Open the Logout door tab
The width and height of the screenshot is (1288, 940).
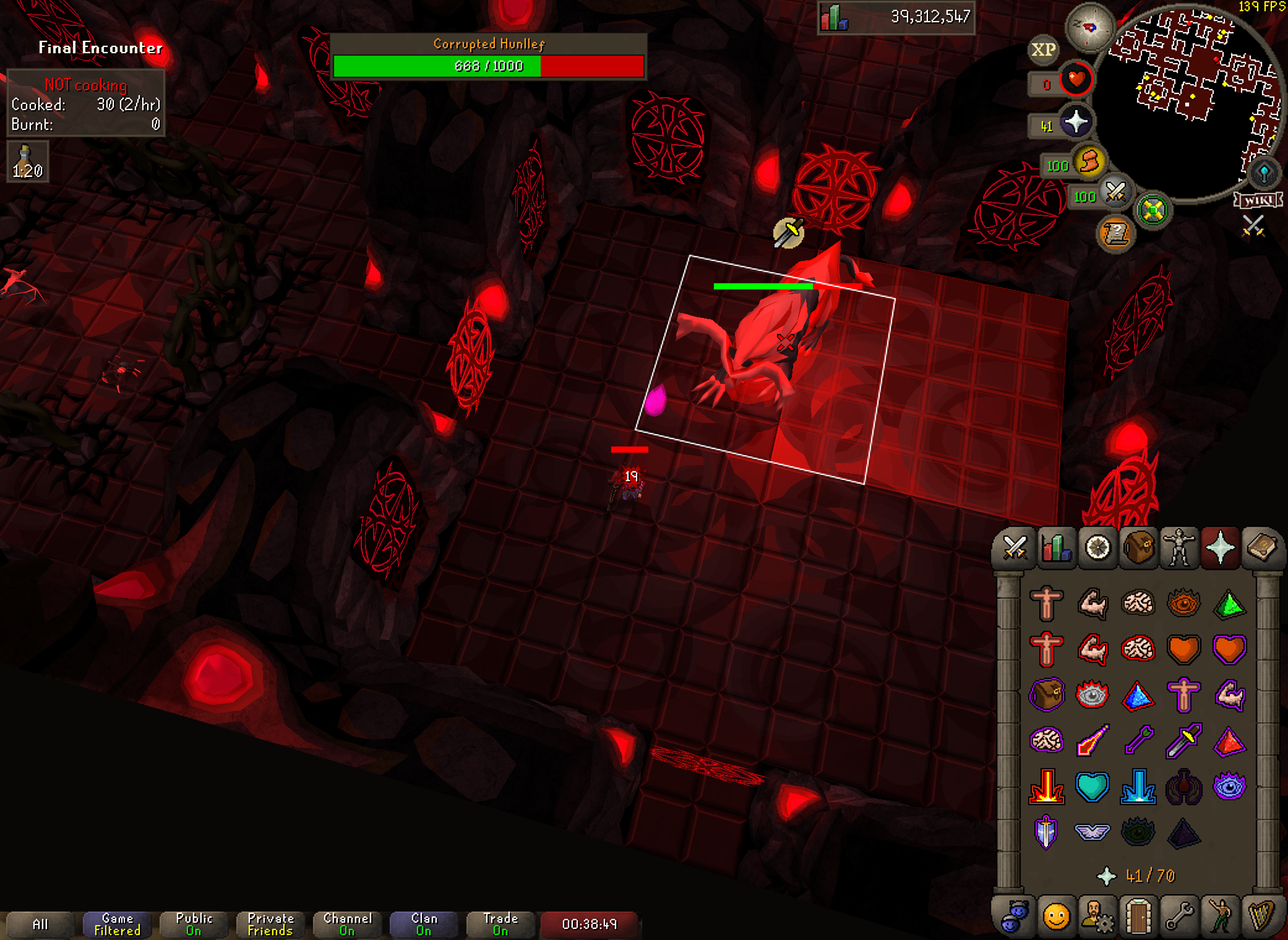coord(1138,916)
